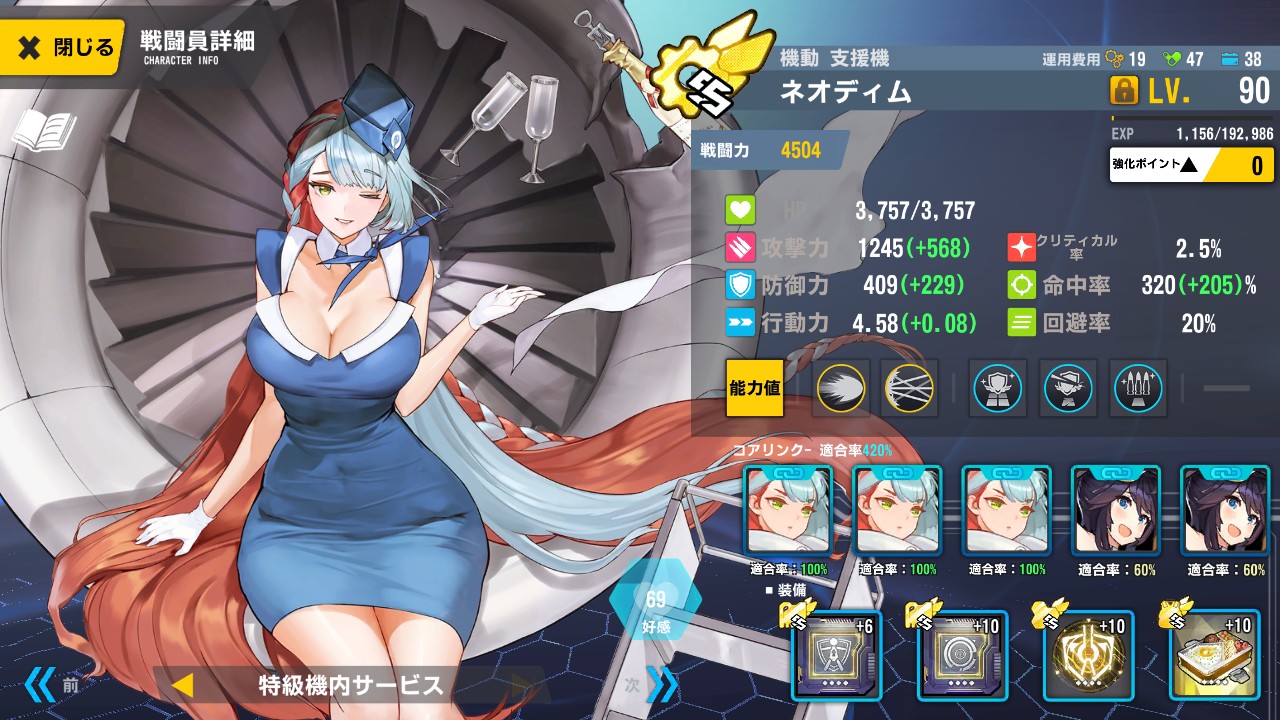Viewport: 1280px width, 720px height.
Task: Click the 特級機内サービス skin name bar
Action: point(350,685)
